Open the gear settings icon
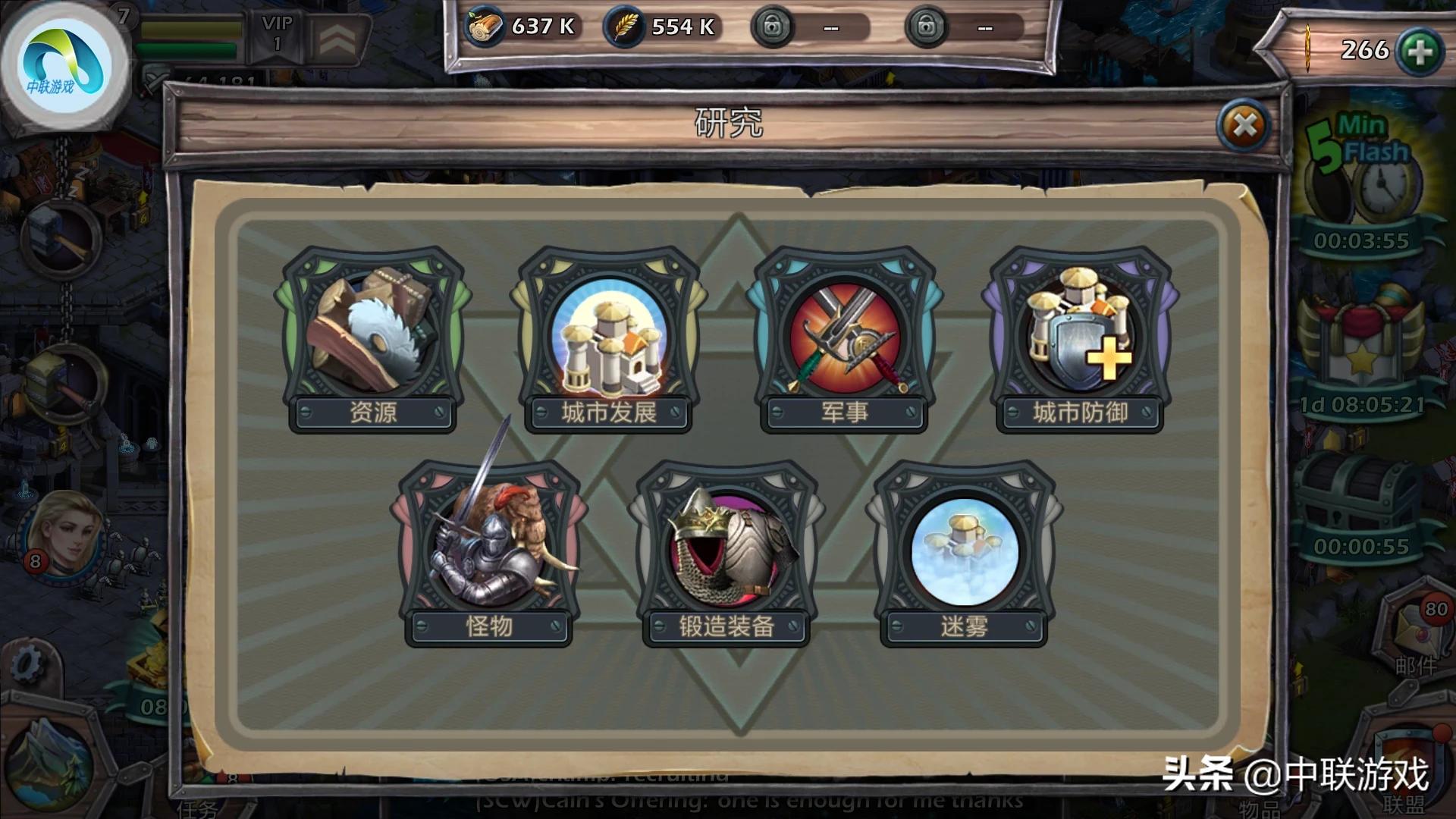 pyautogui.click(x=28, y=665)
